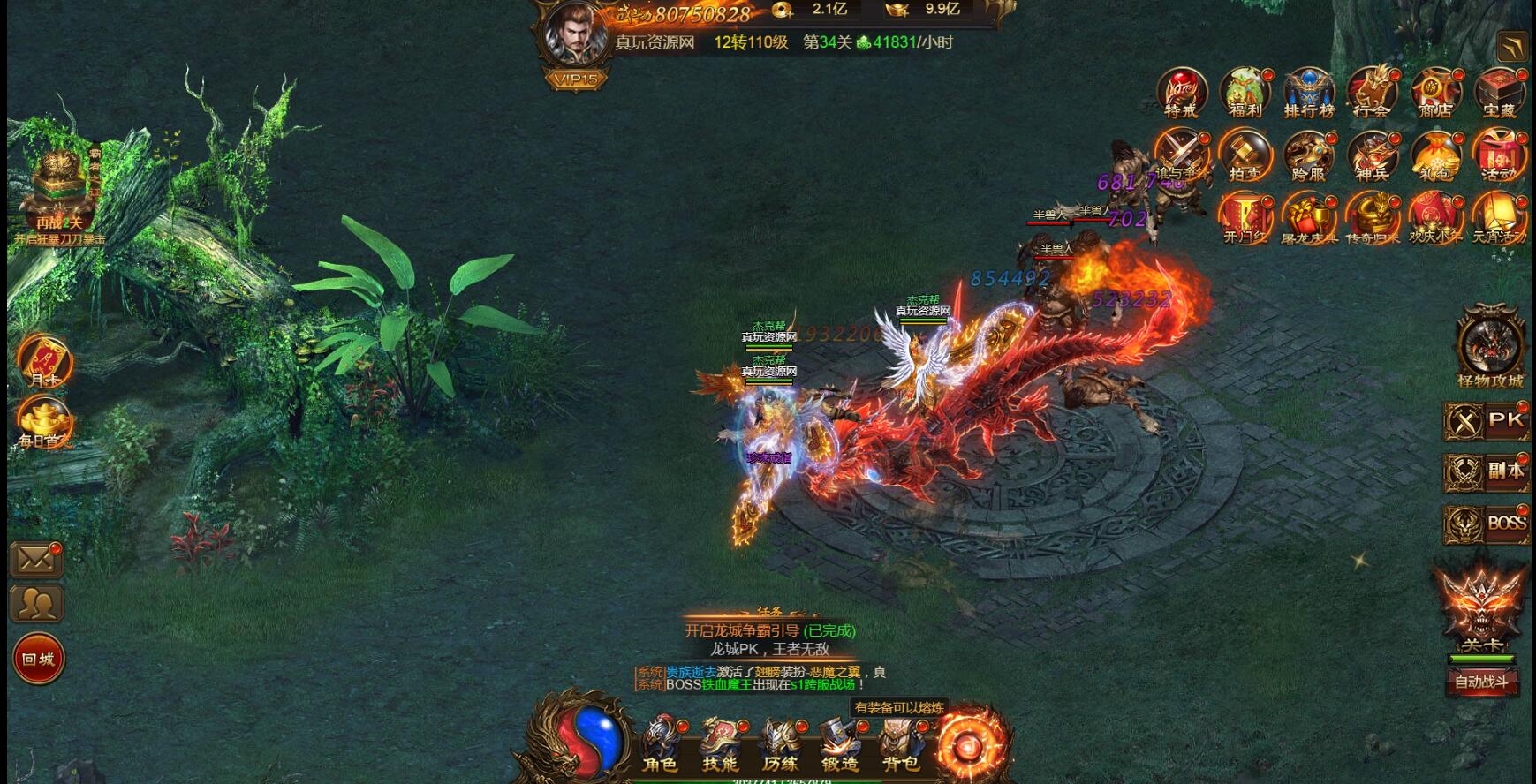1536x784 pixels.
Task: Open the 行会 guild menu
Action: (1372, 93)
